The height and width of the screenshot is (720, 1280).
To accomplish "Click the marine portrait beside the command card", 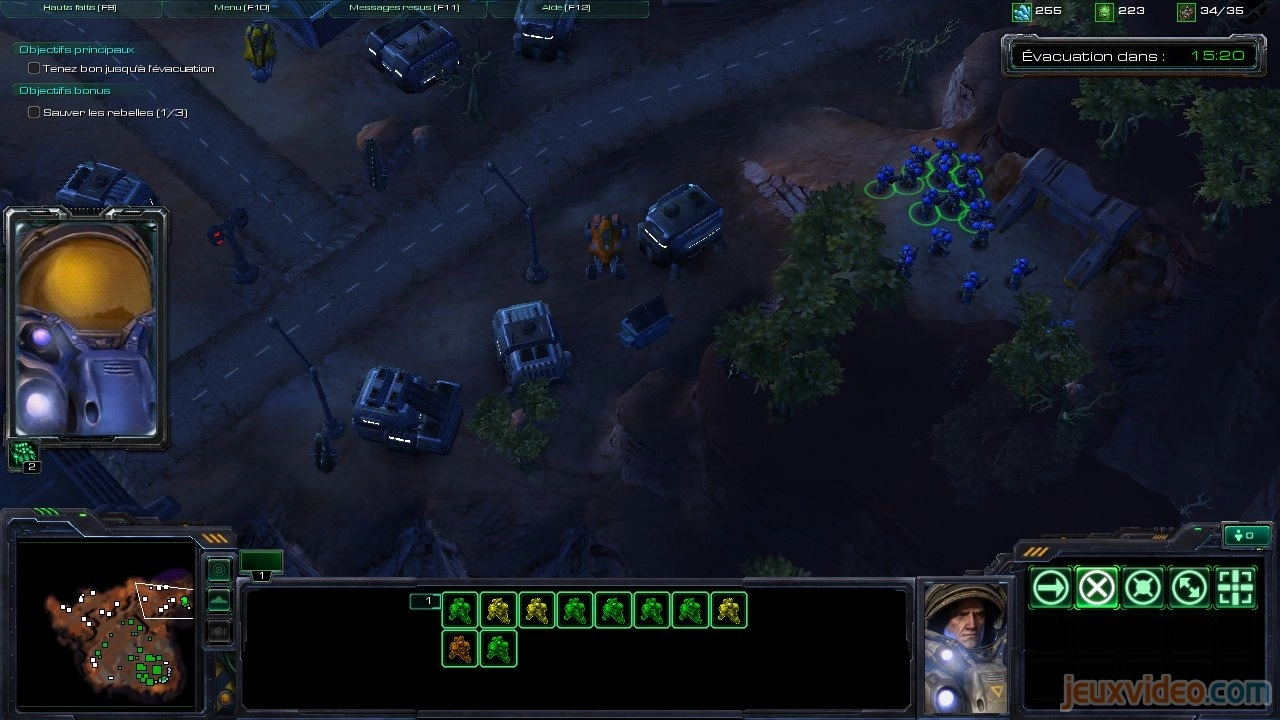I will (x=965, y=646).
